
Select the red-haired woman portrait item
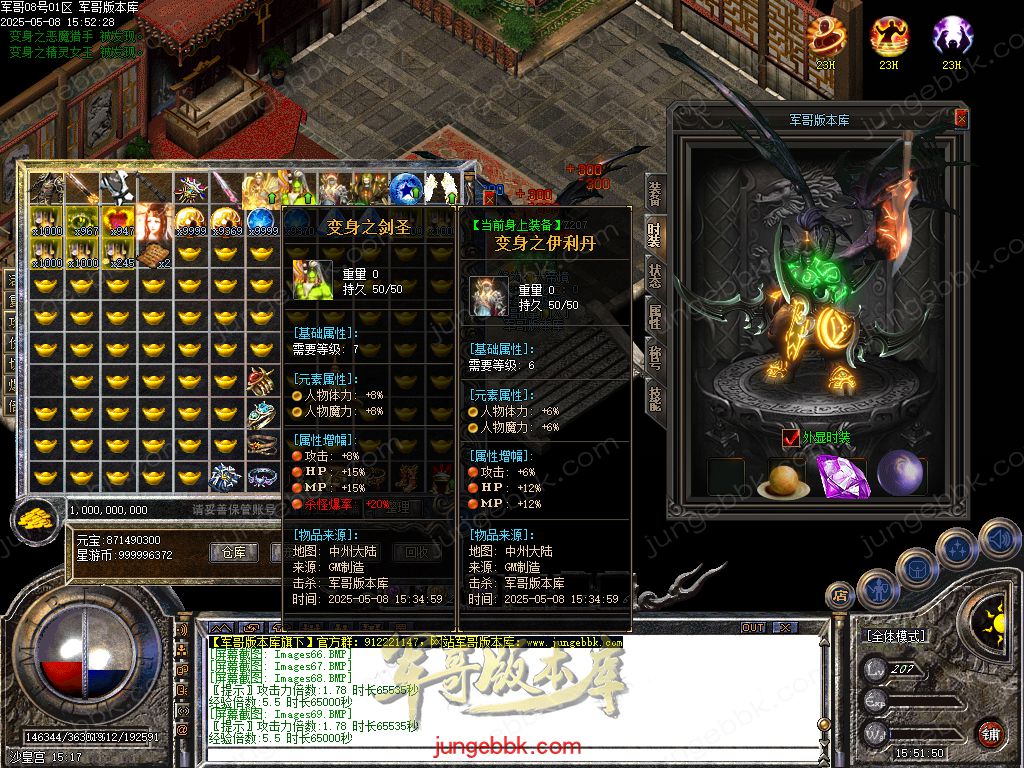[x=155, y=222]
